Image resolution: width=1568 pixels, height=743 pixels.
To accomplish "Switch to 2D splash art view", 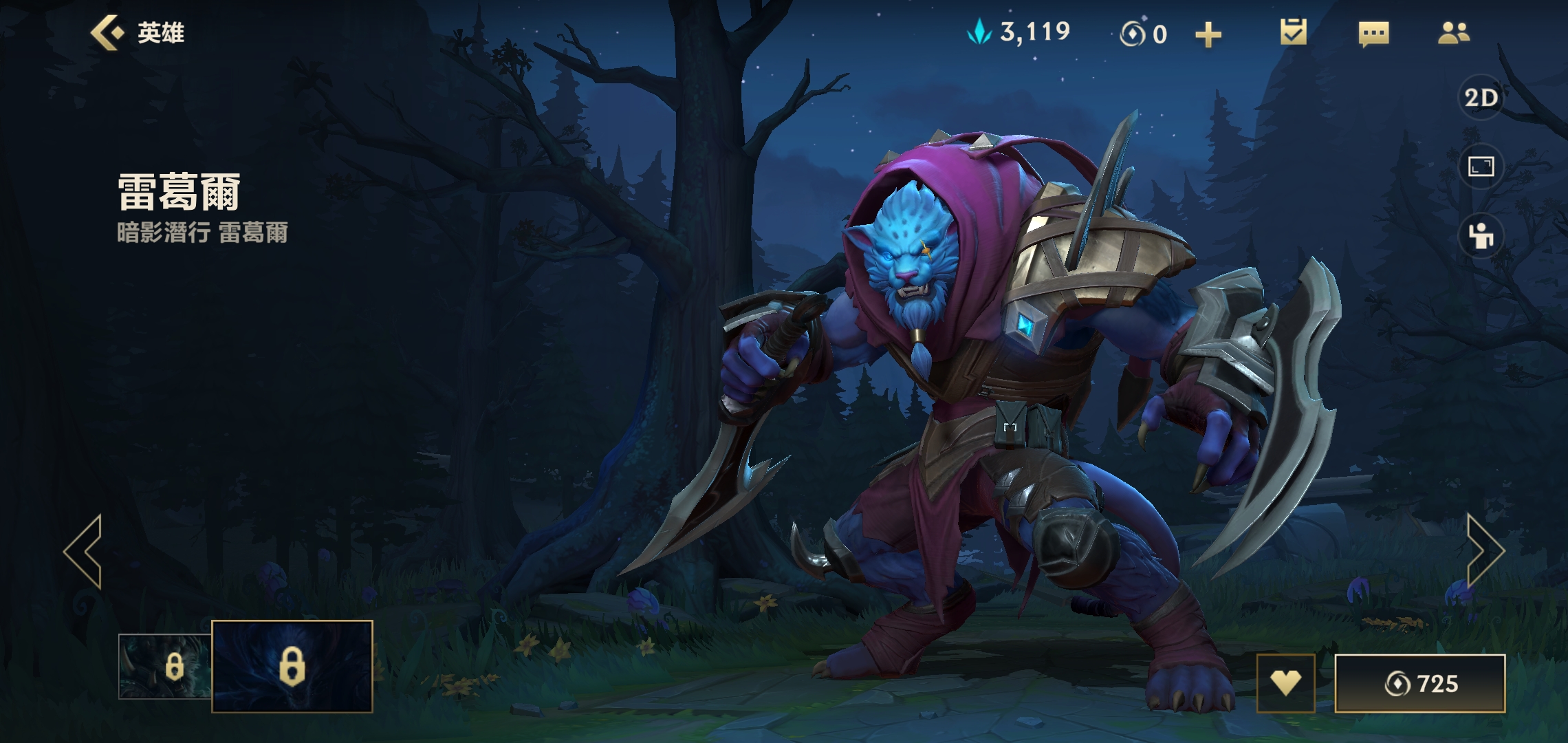I will click(x=1481, y=98).
